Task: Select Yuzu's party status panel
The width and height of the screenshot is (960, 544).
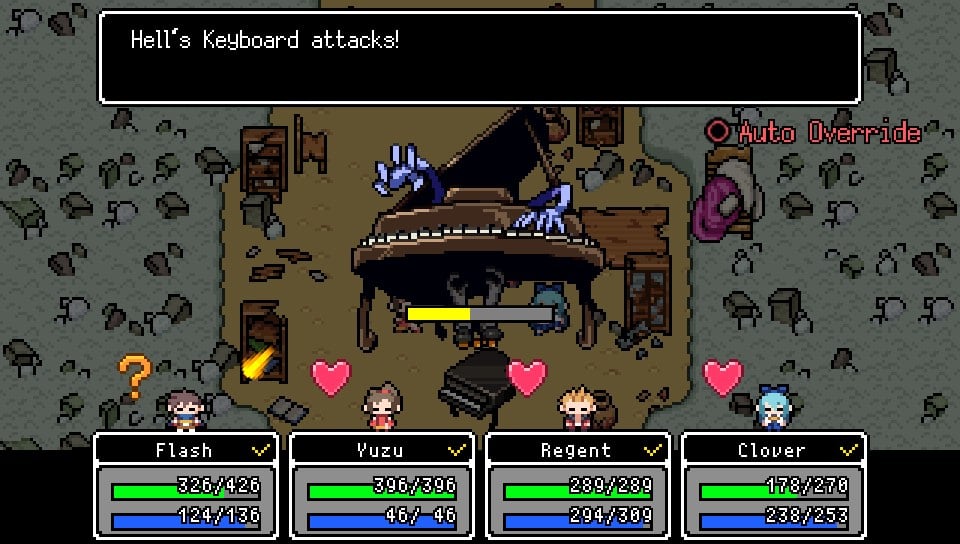Action: (x=380, y=486)
